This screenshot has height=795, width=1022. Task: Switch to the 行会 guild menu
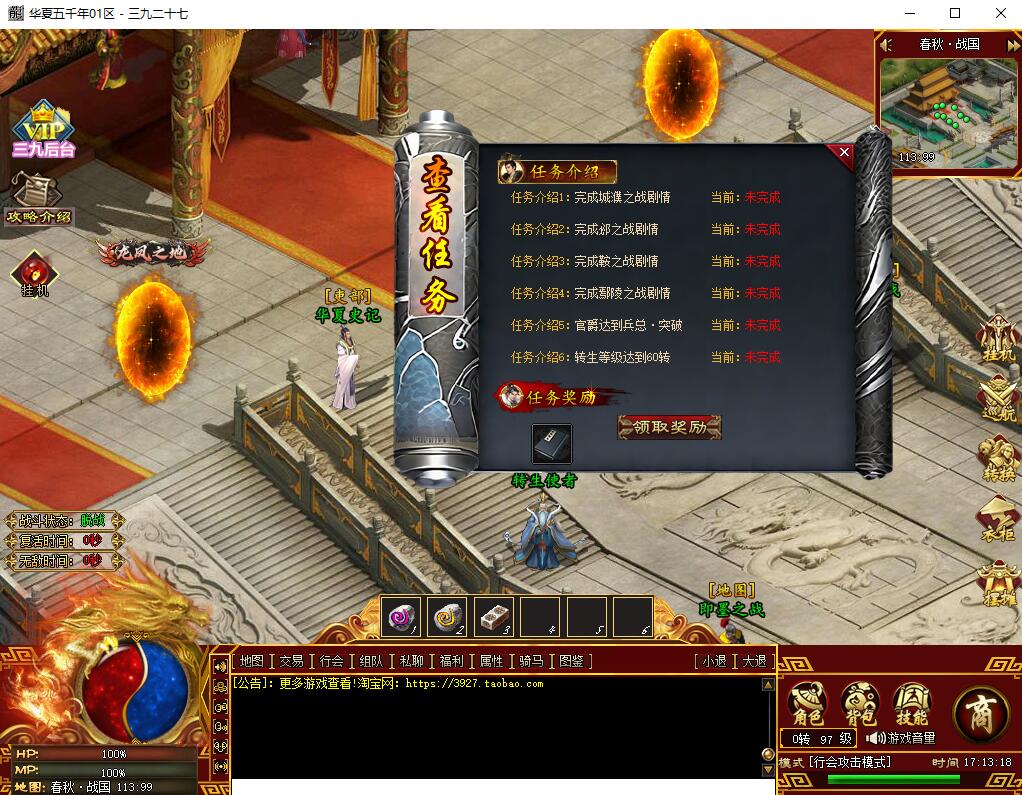pos(332,661)
